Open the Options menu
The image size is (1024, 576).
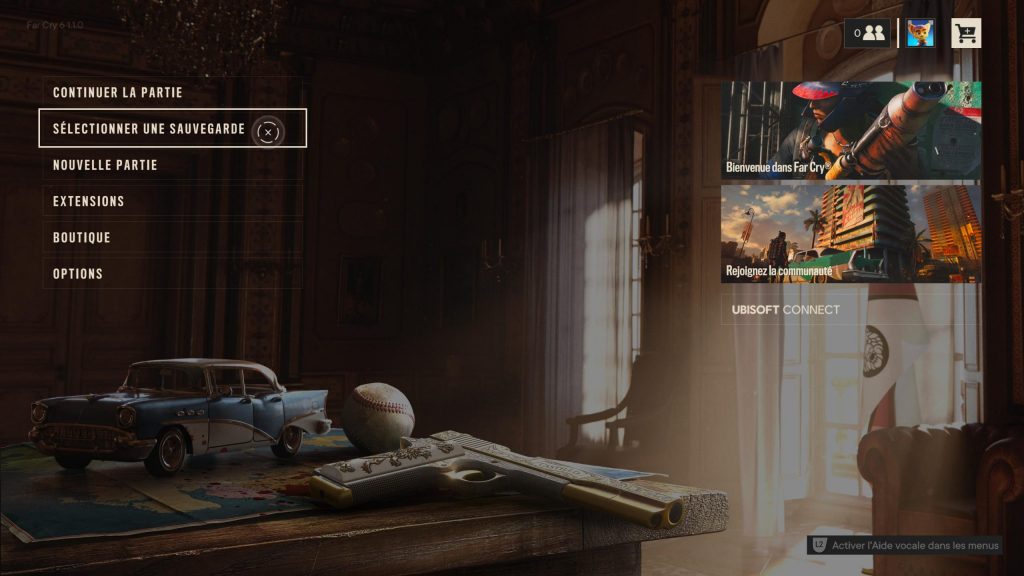(78, 274)
